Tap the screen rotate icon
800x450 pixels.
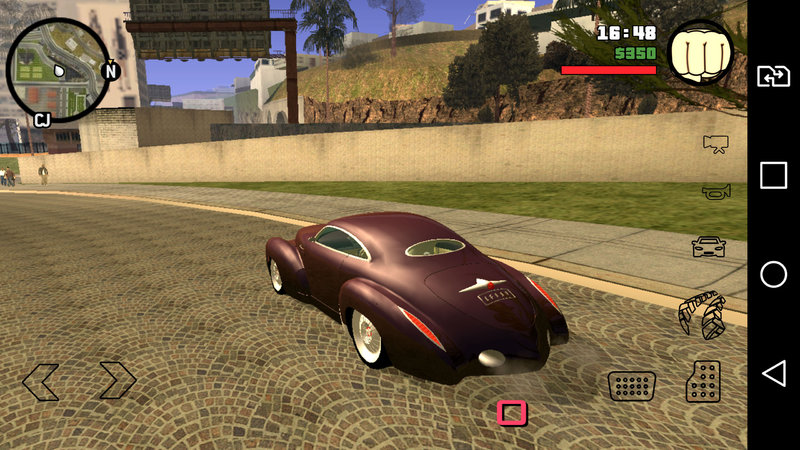(x=773, y=76)
